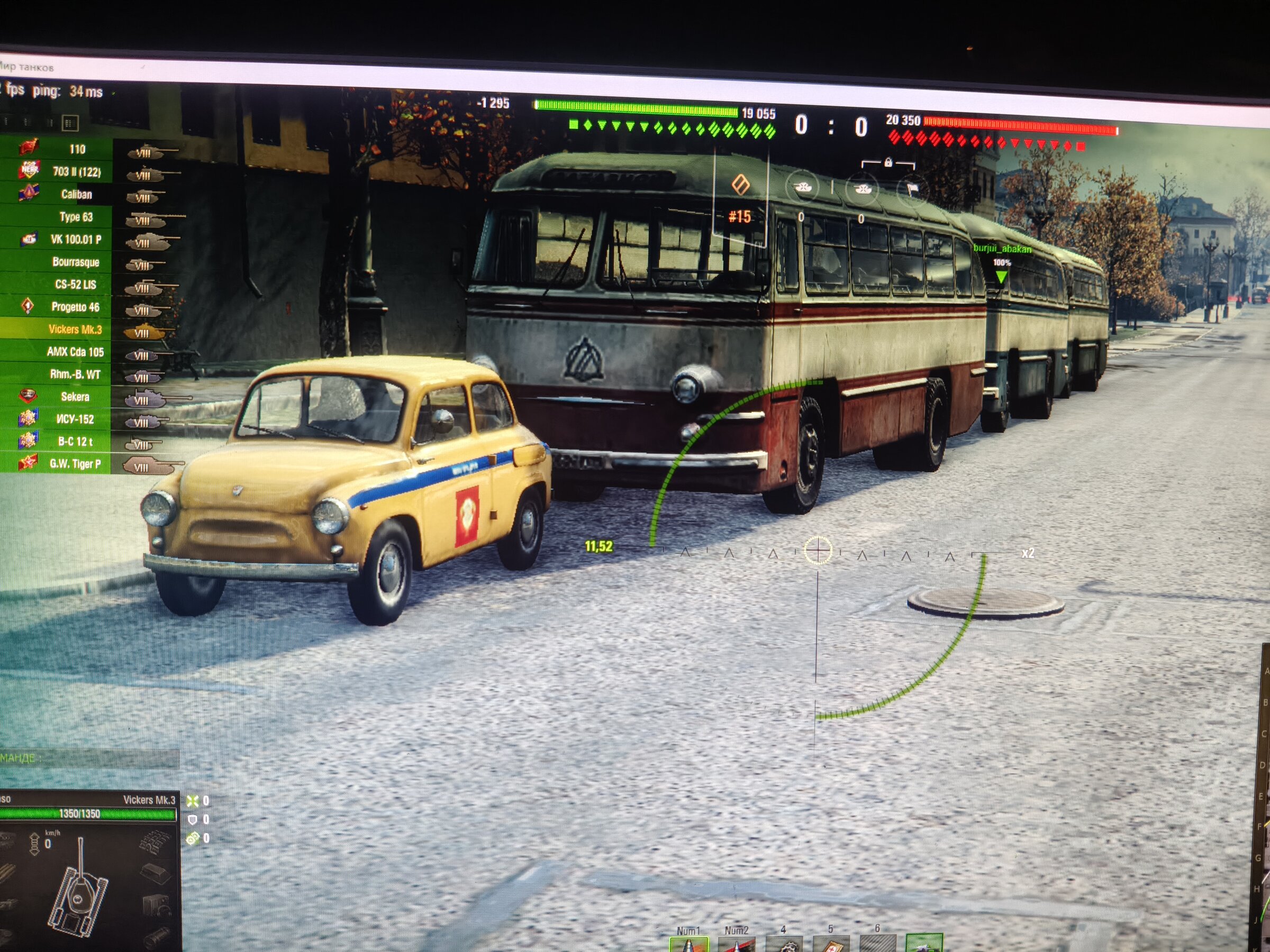This screenshot has width=1270, height=952.
Task: Click the VK 100.01 P team entry
Action: point(76,239)
